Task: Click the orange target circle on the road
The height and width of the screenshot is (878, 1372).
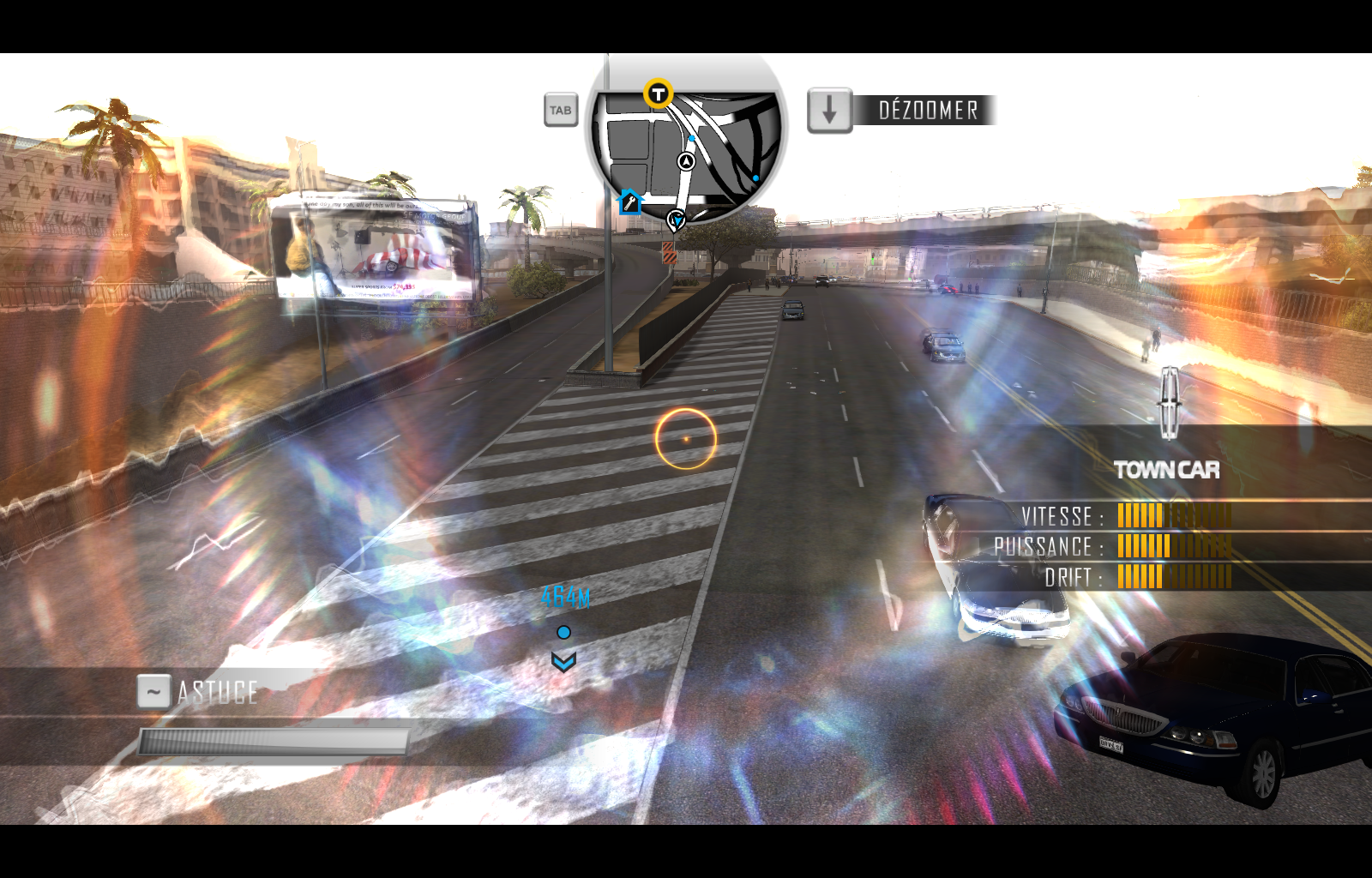Action: 686,438
